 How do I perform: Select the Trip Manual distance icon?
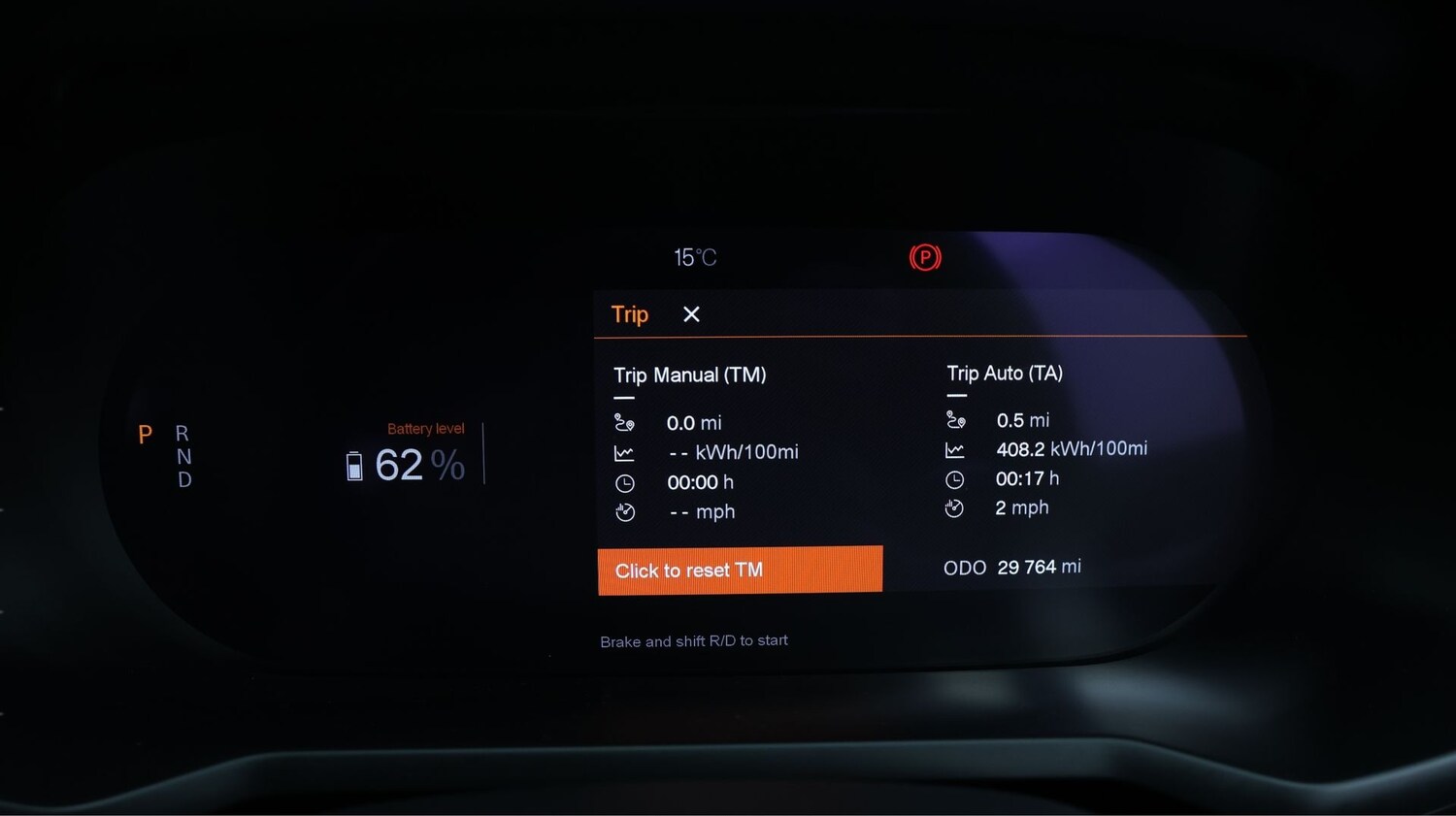click(x=626, y=422)
